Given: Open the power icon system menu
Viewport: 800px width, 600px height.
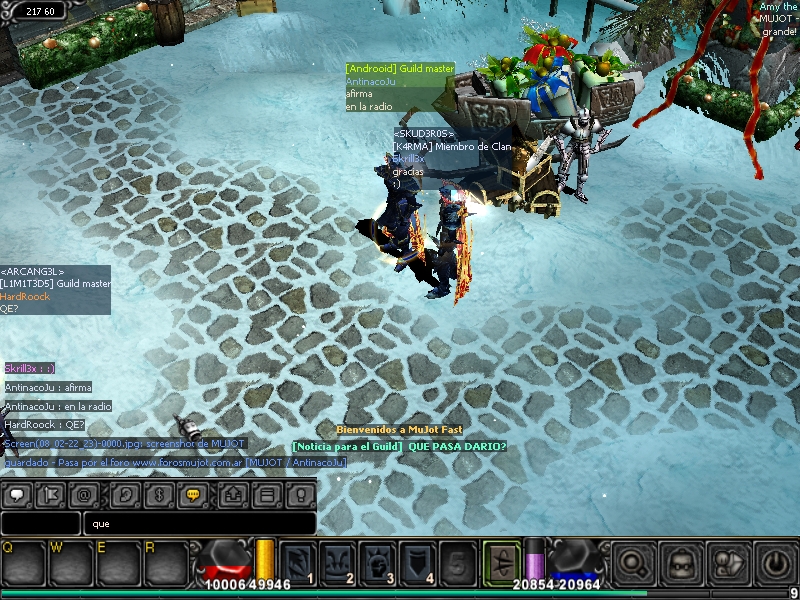Looking at the screenshot, I should tap(775, 563).
